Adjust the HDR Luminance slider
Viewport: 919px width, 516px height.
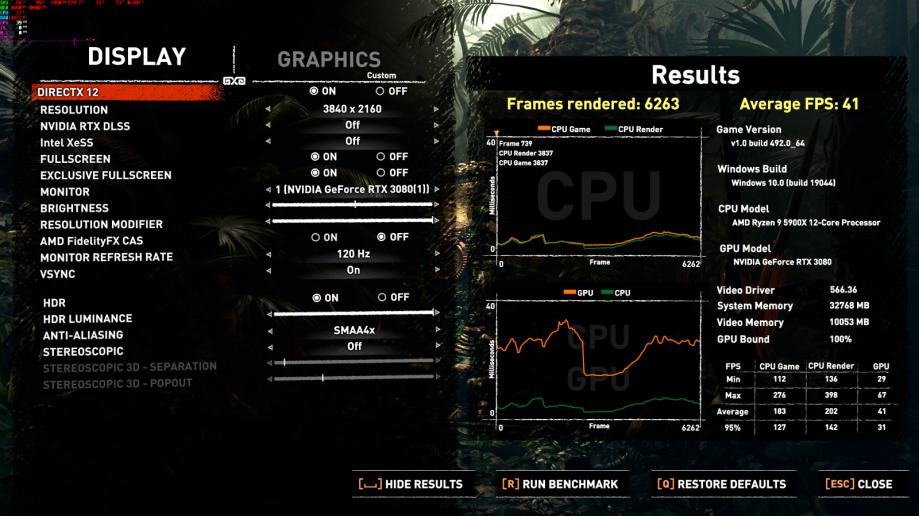pos(352,313)
